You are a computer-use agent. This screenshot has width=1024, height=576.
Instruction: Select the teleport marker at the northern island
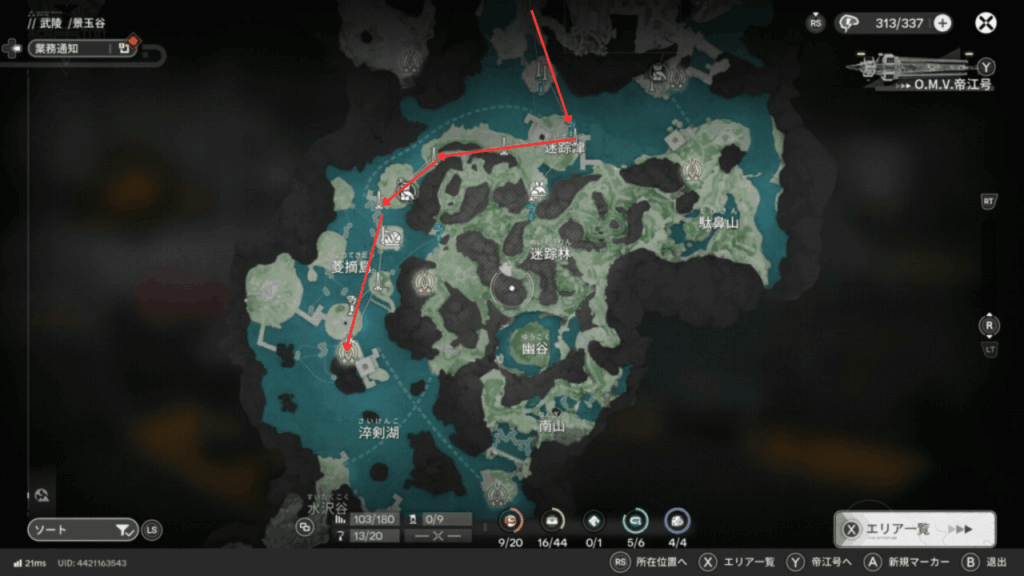coord(409,63)
